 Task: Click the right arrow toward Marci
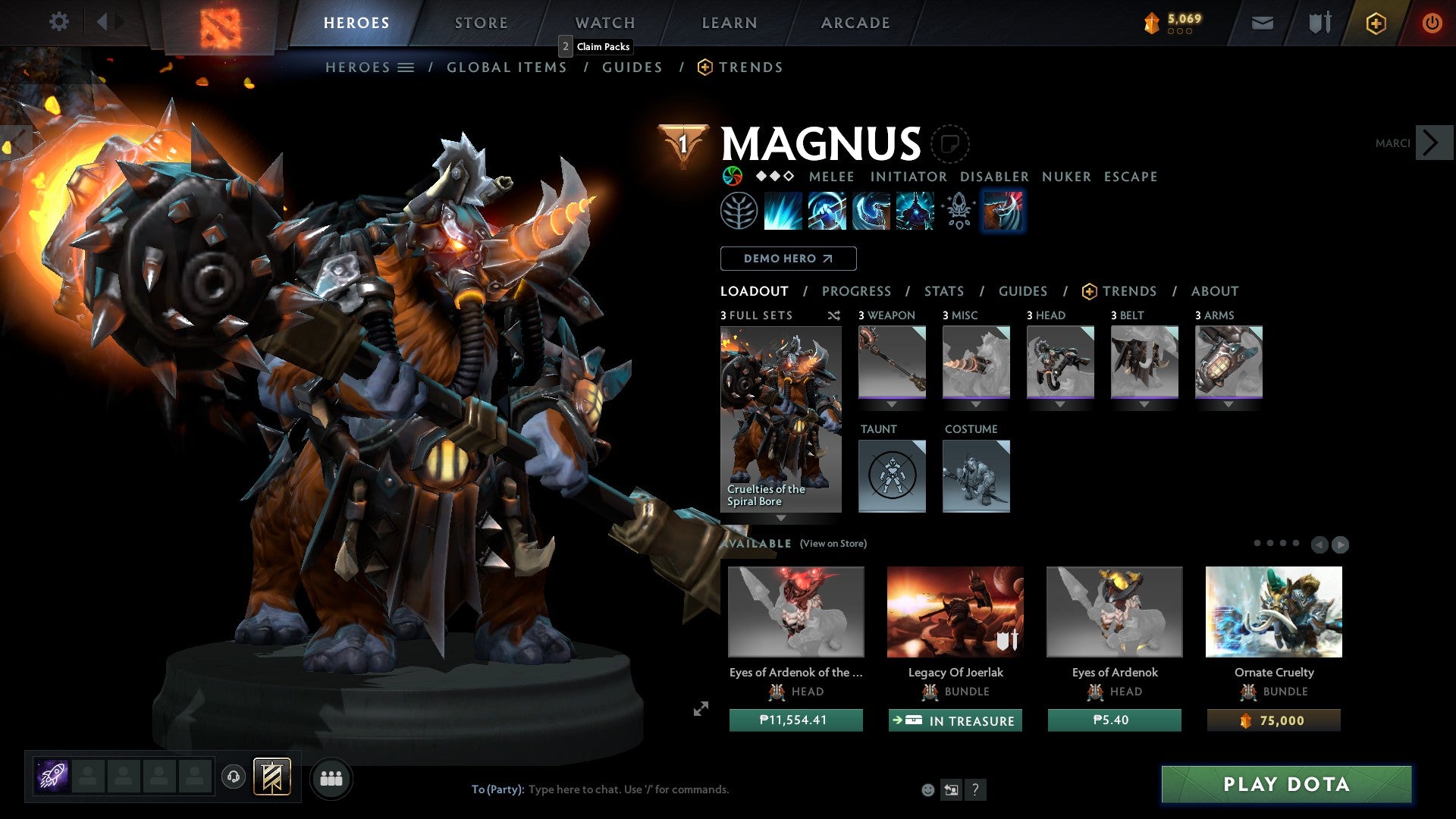pos(1433,142)
